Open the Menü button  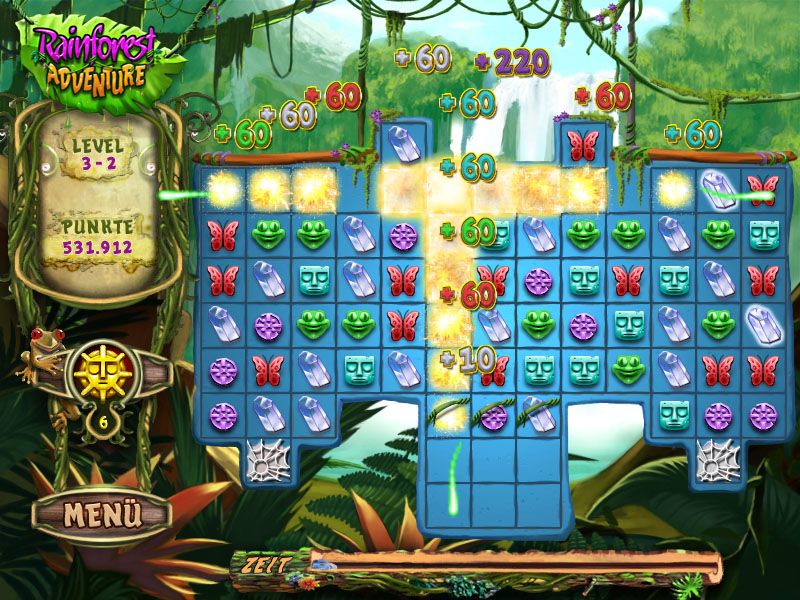[88, 514]
